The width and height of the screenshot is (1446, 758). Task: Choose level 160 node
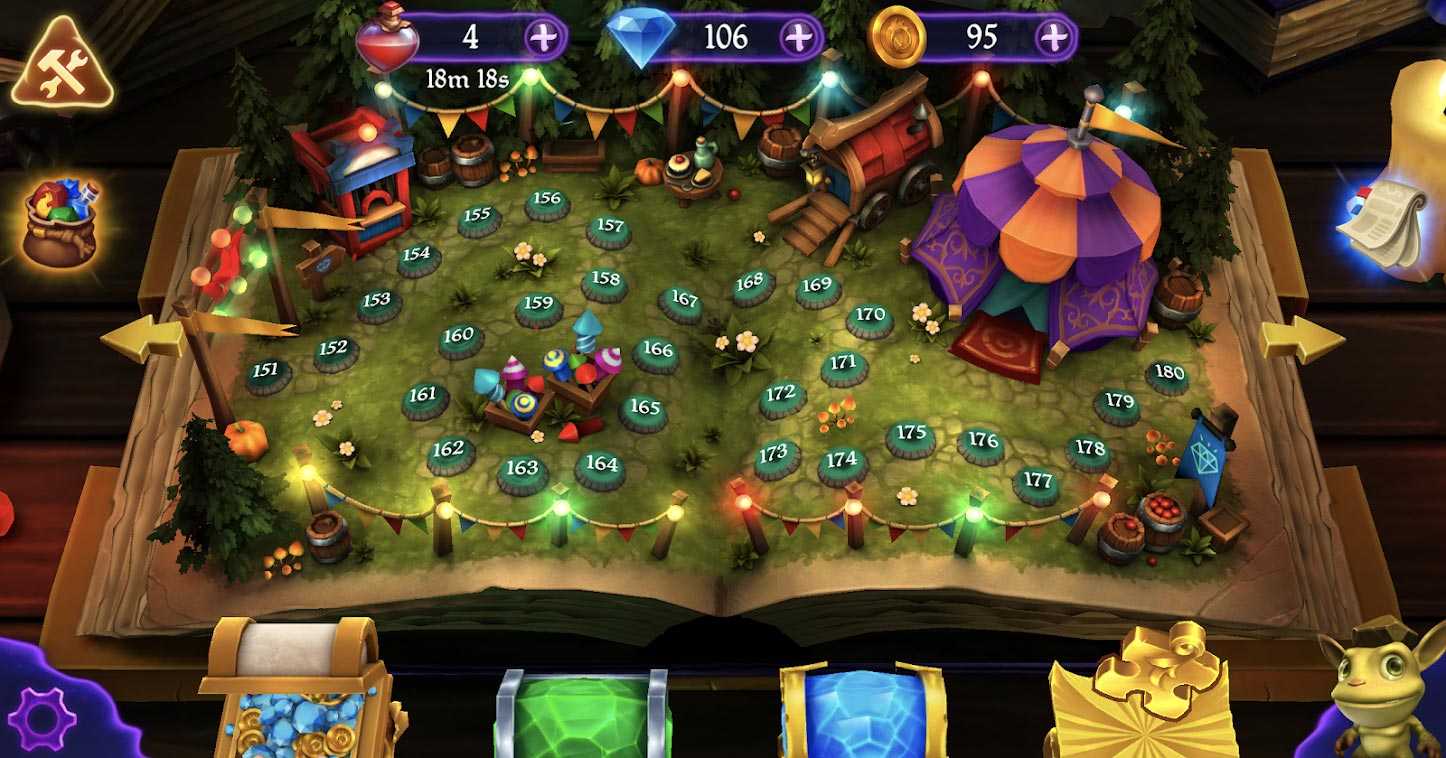(459, 338)
